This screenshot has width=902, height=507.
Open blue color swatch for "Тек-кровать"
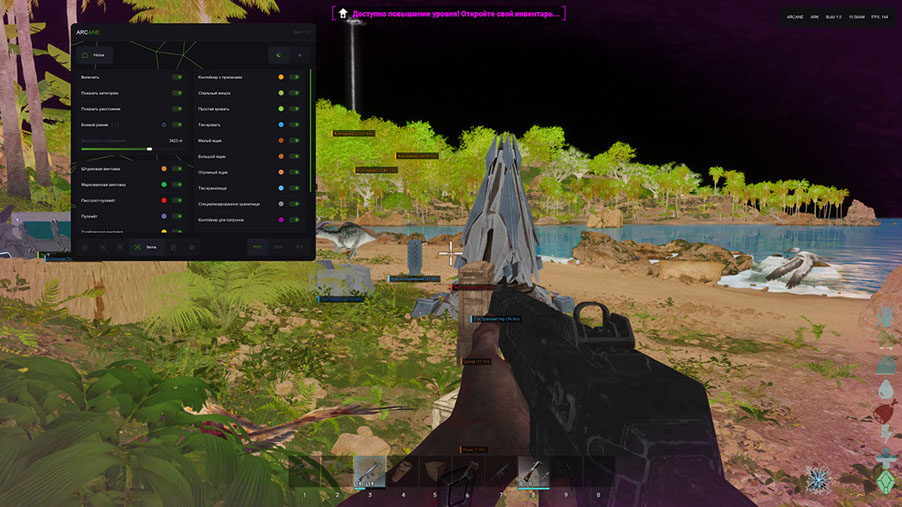tap(281, 124)
